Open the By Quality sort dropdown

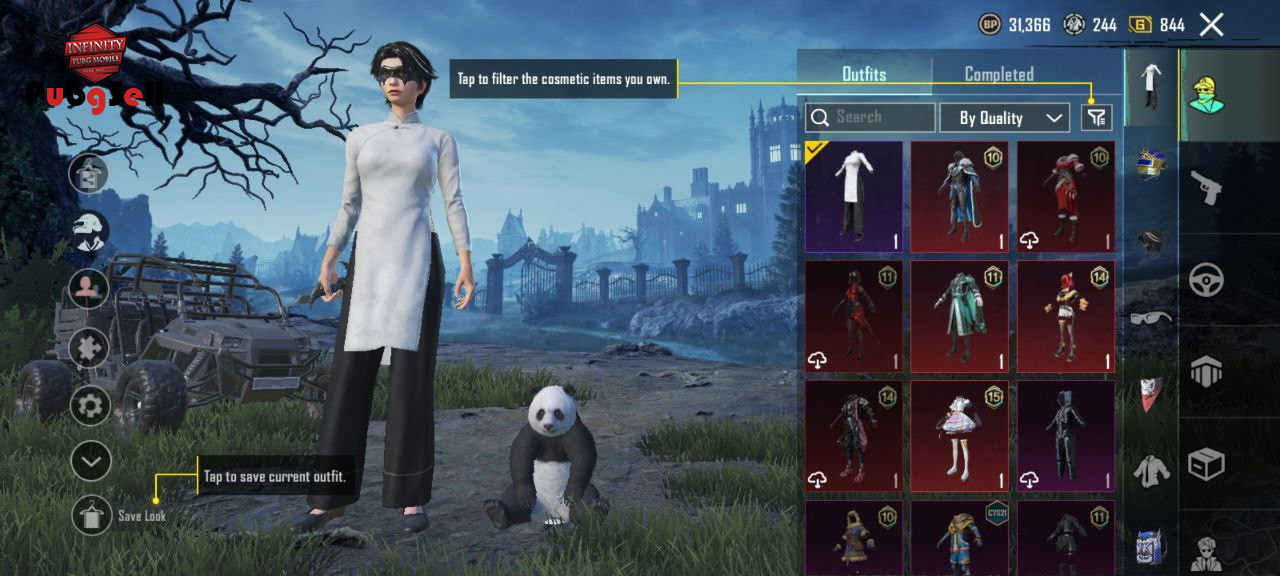click(x=1004, y=118)
